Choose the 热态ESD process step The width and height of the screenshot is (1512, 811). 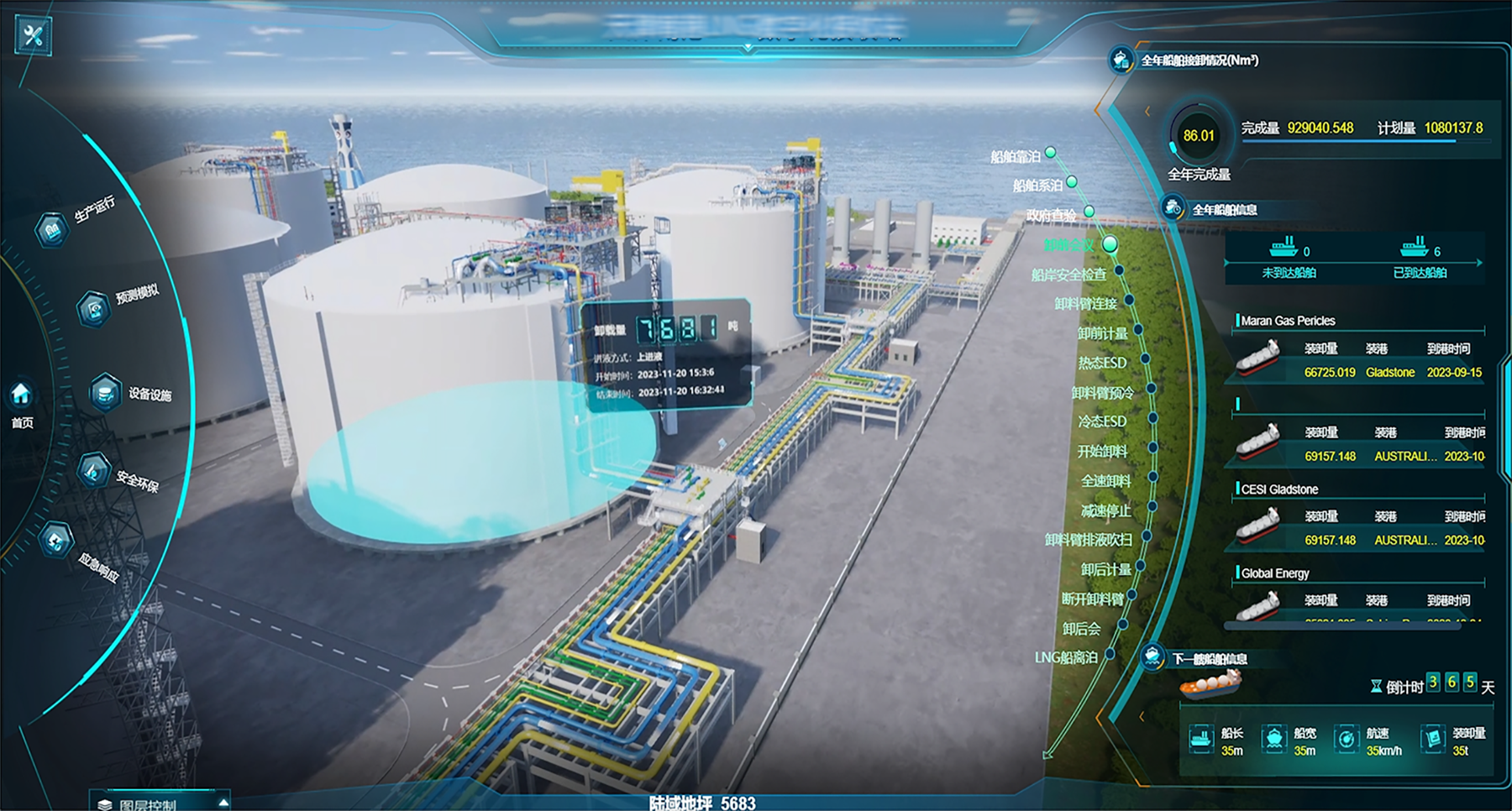[1102, 363]
